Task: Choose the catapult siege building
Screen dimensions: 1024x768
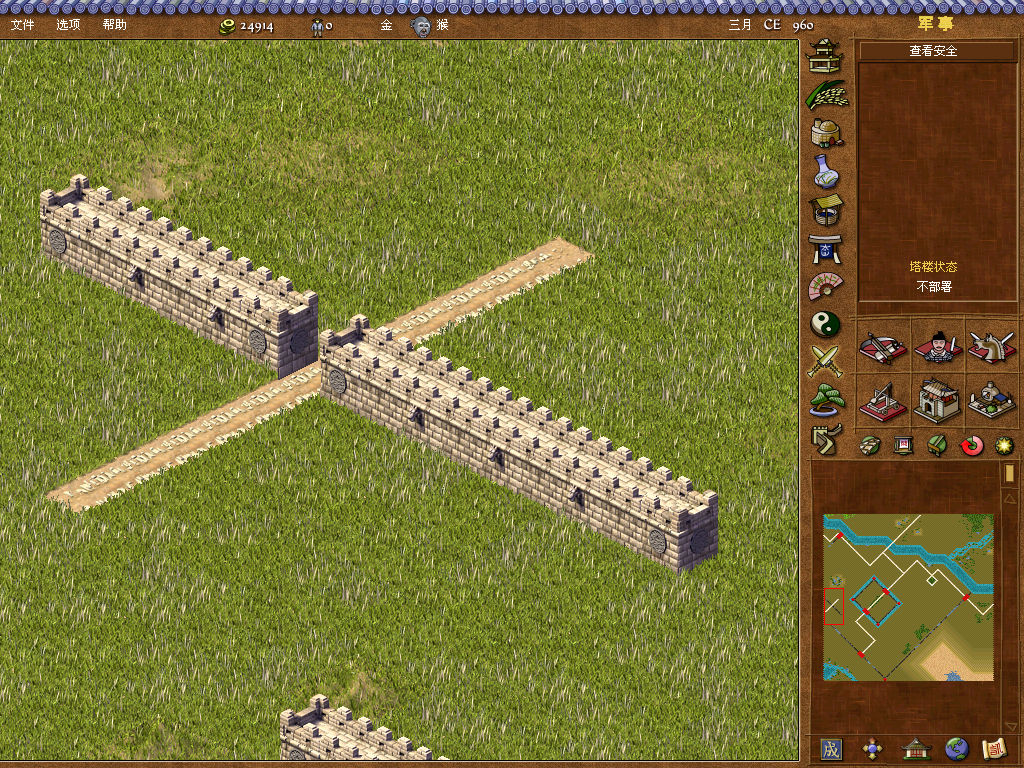Action: pyautogui.click(x=882, y=400)
